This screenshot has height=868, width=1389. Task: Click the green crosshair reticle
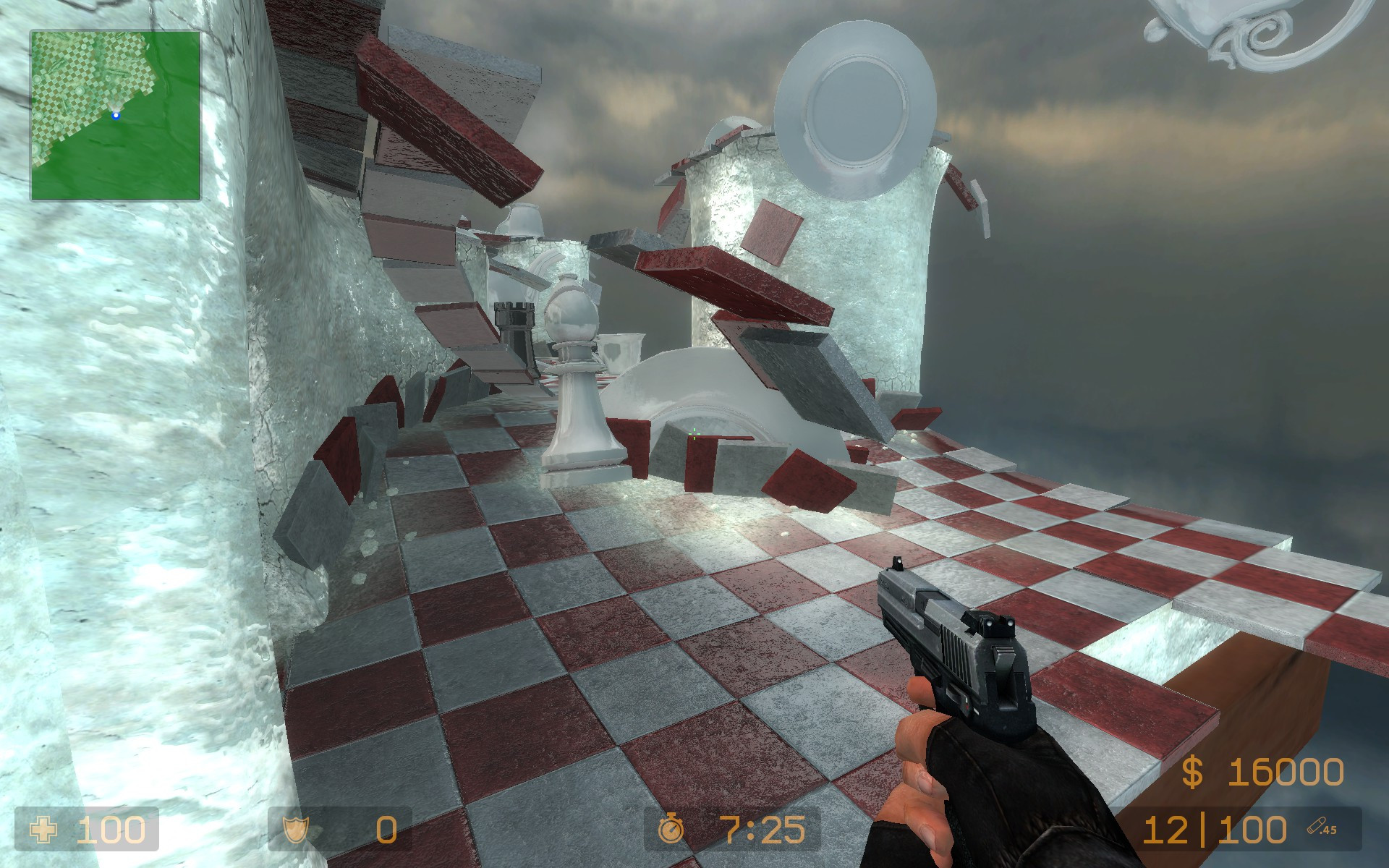pos(693,433)
